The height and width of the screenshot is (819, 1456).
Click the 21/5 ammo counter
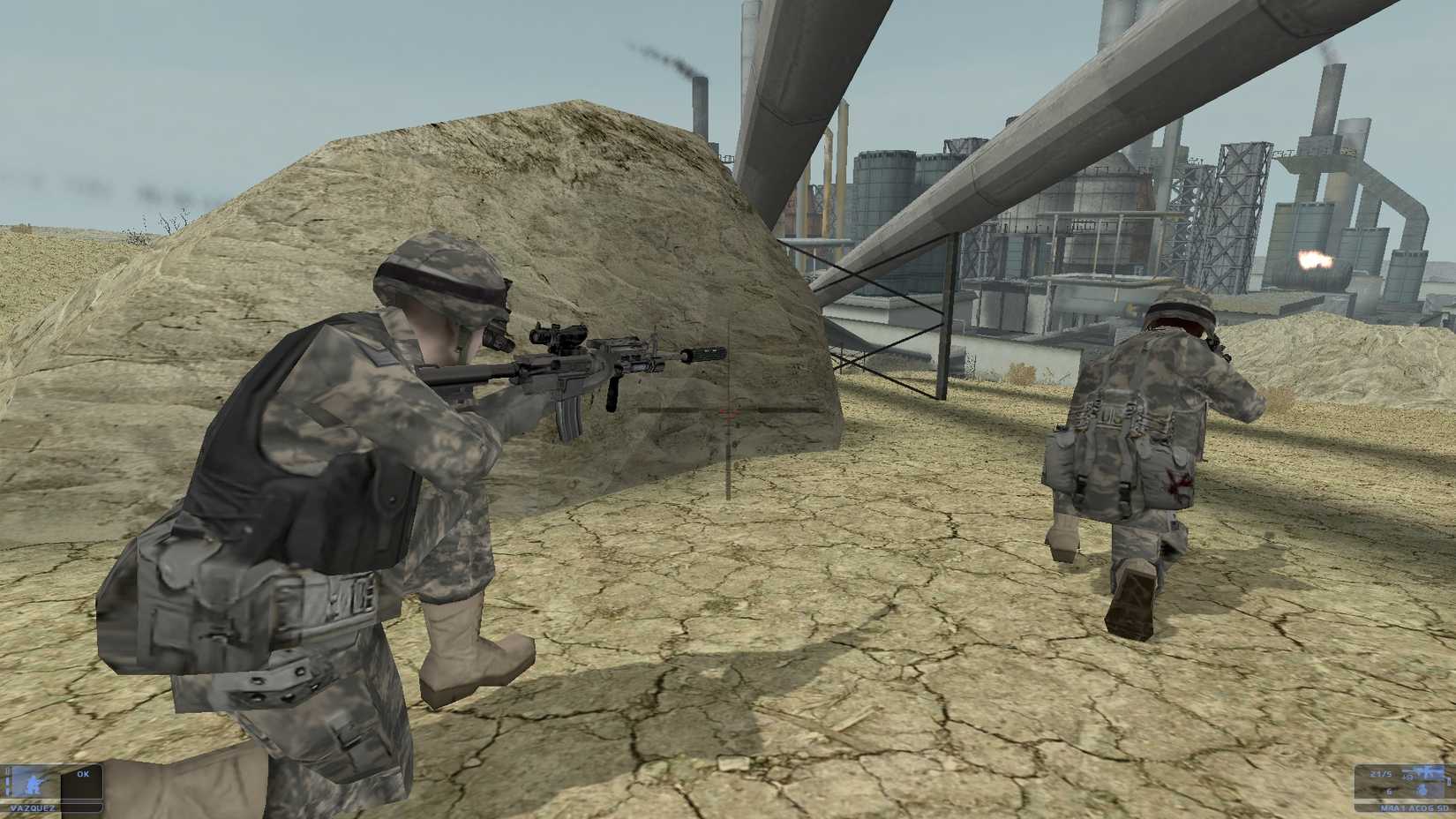click(x=1380, y=773)
